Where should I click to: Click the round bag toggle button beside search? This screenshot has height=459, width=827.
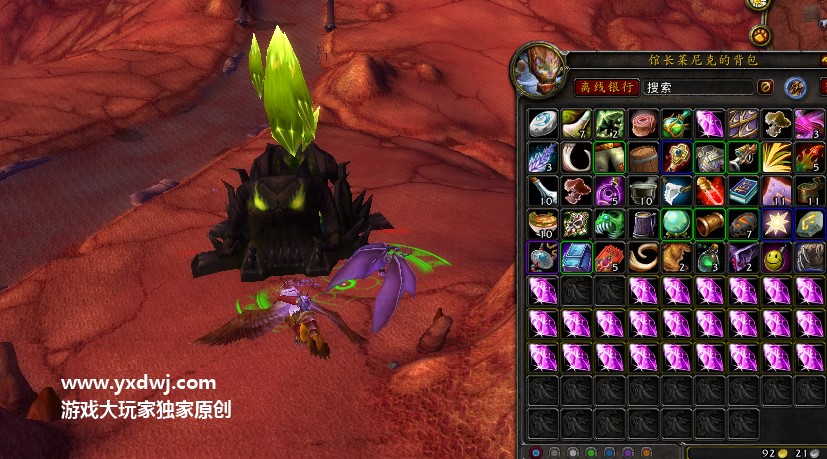pyautogui.click(x=766, y=87)
